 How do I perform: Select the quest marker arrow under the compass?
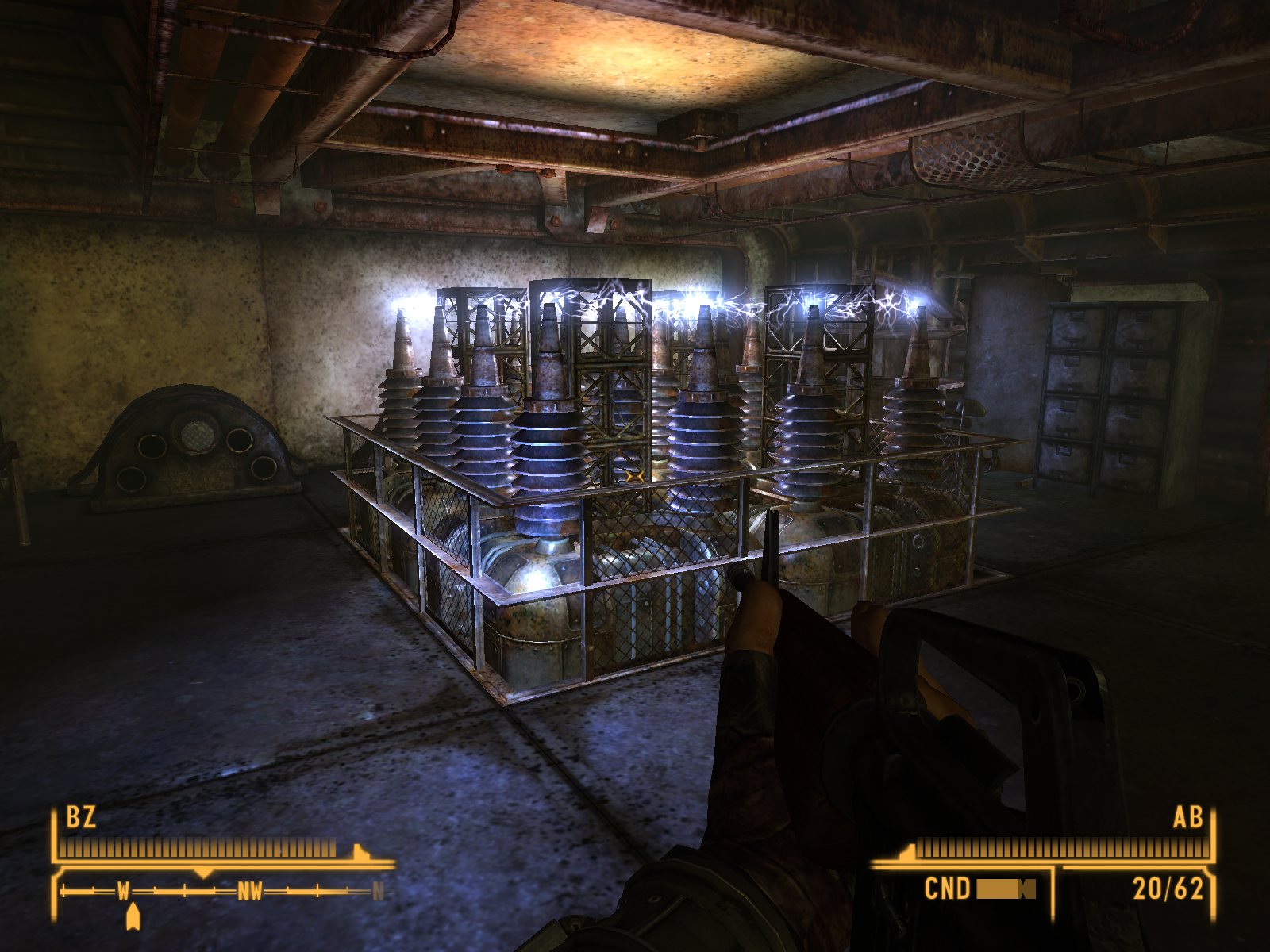coord(133,916)
